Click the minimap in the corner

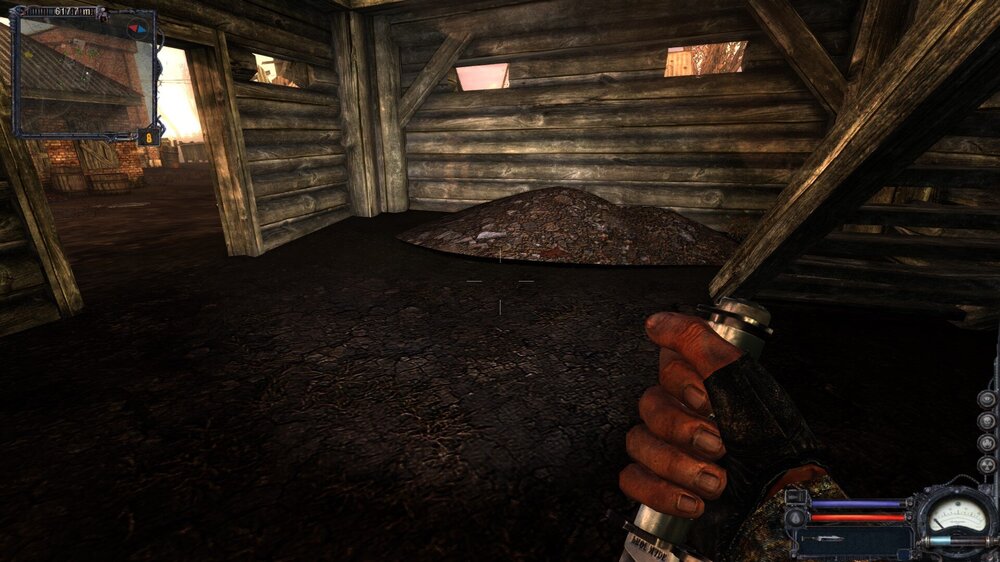tap(80, 76)
